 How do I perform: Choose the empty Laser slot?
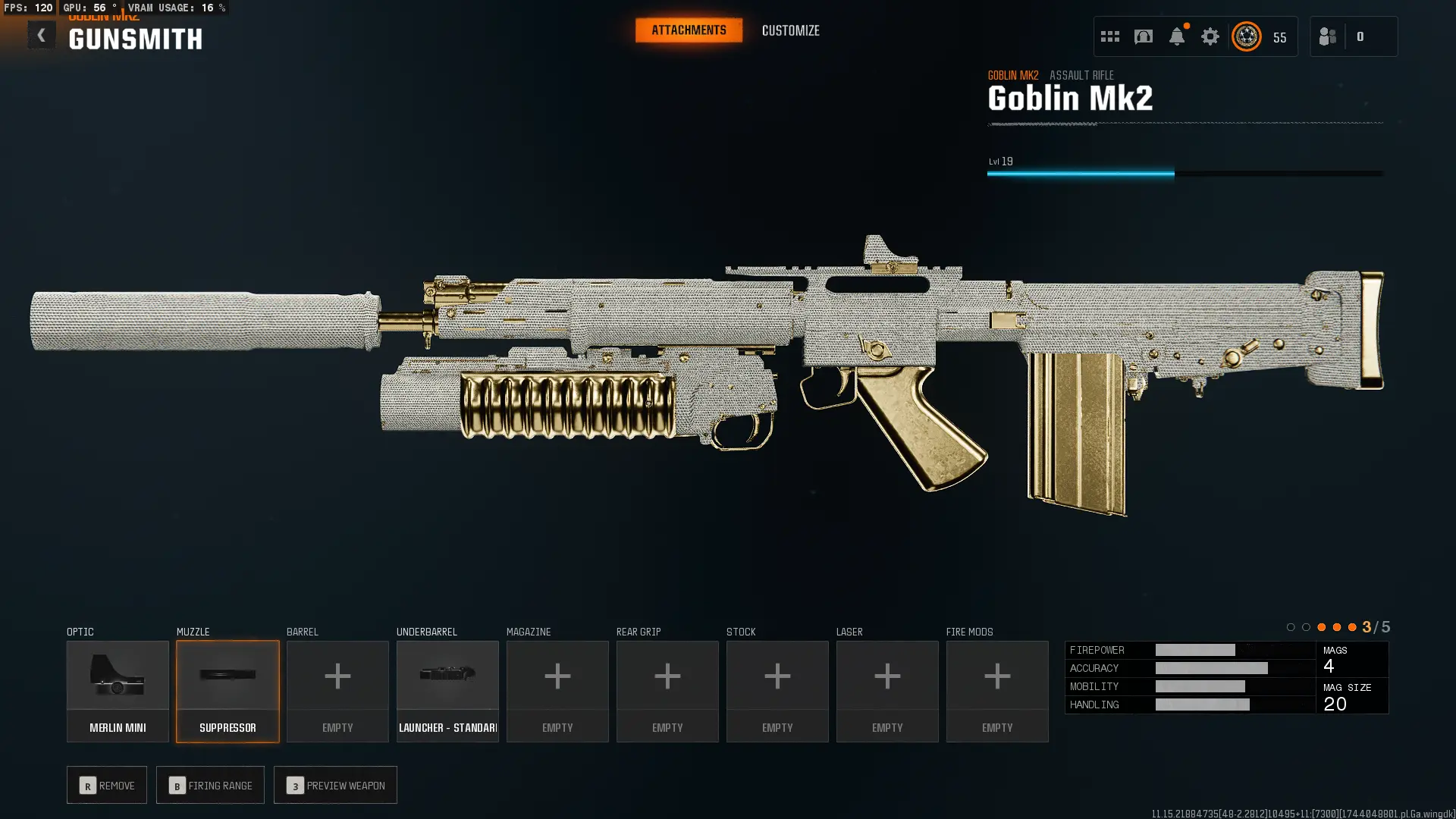(x=887, y=691)
